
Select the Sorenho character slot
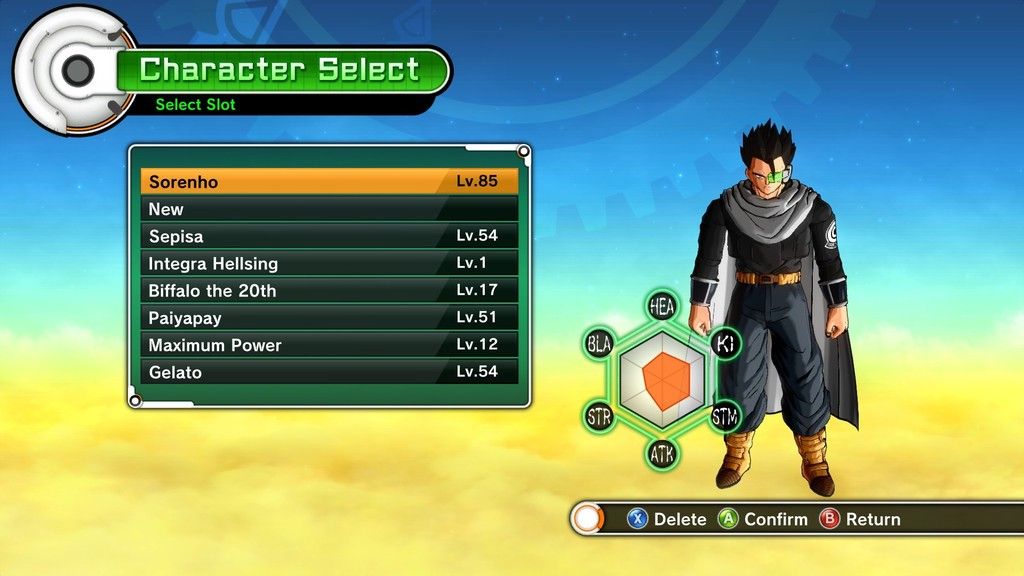coord(329,182)
